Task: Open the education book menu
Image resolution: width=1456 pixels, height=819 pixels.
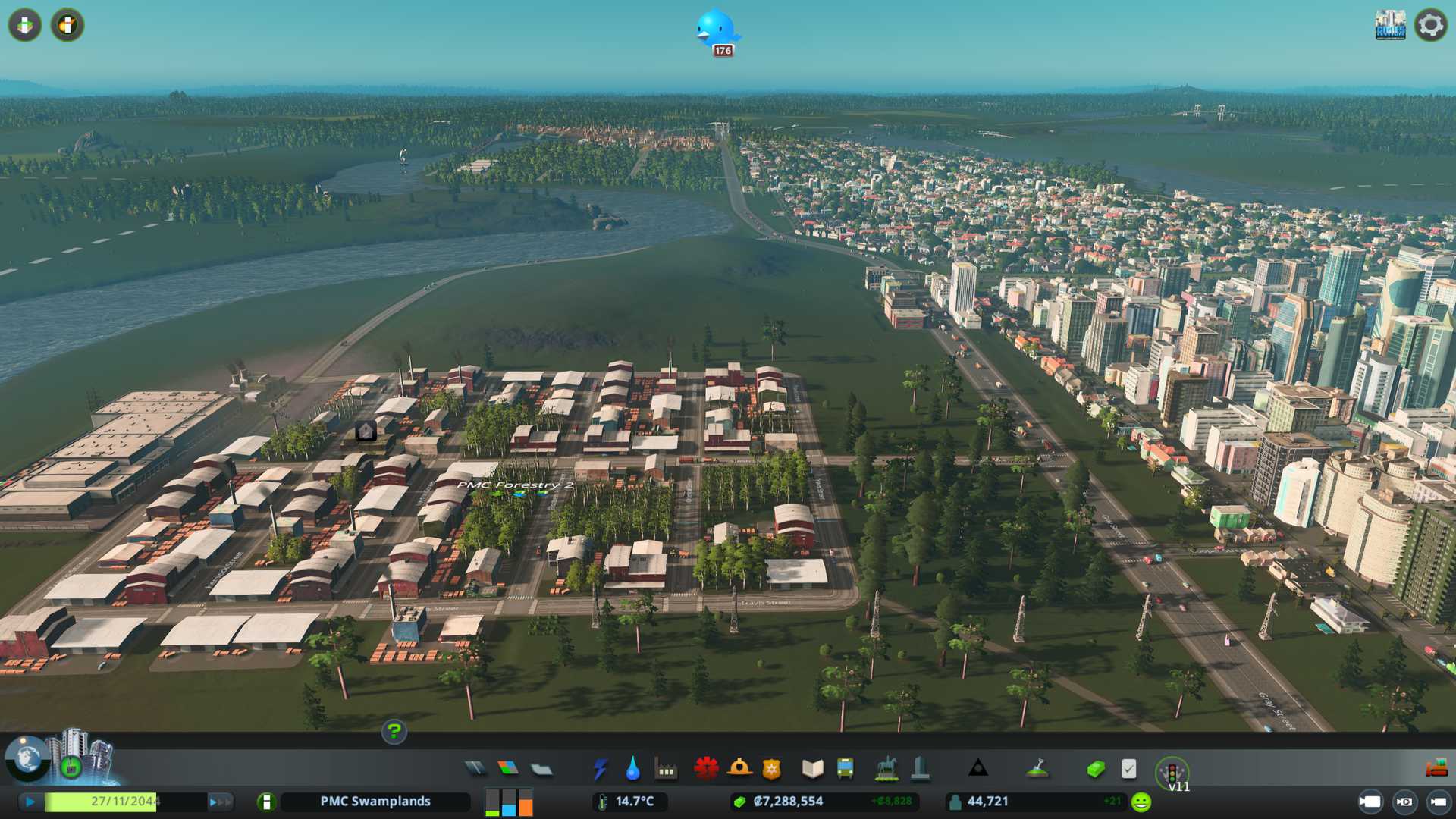Action: click(x=812, y=769)
